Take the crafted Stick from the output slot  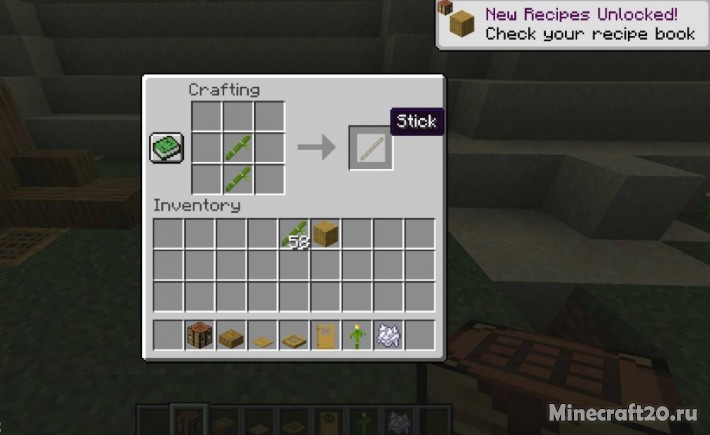[x=370, y=148]
